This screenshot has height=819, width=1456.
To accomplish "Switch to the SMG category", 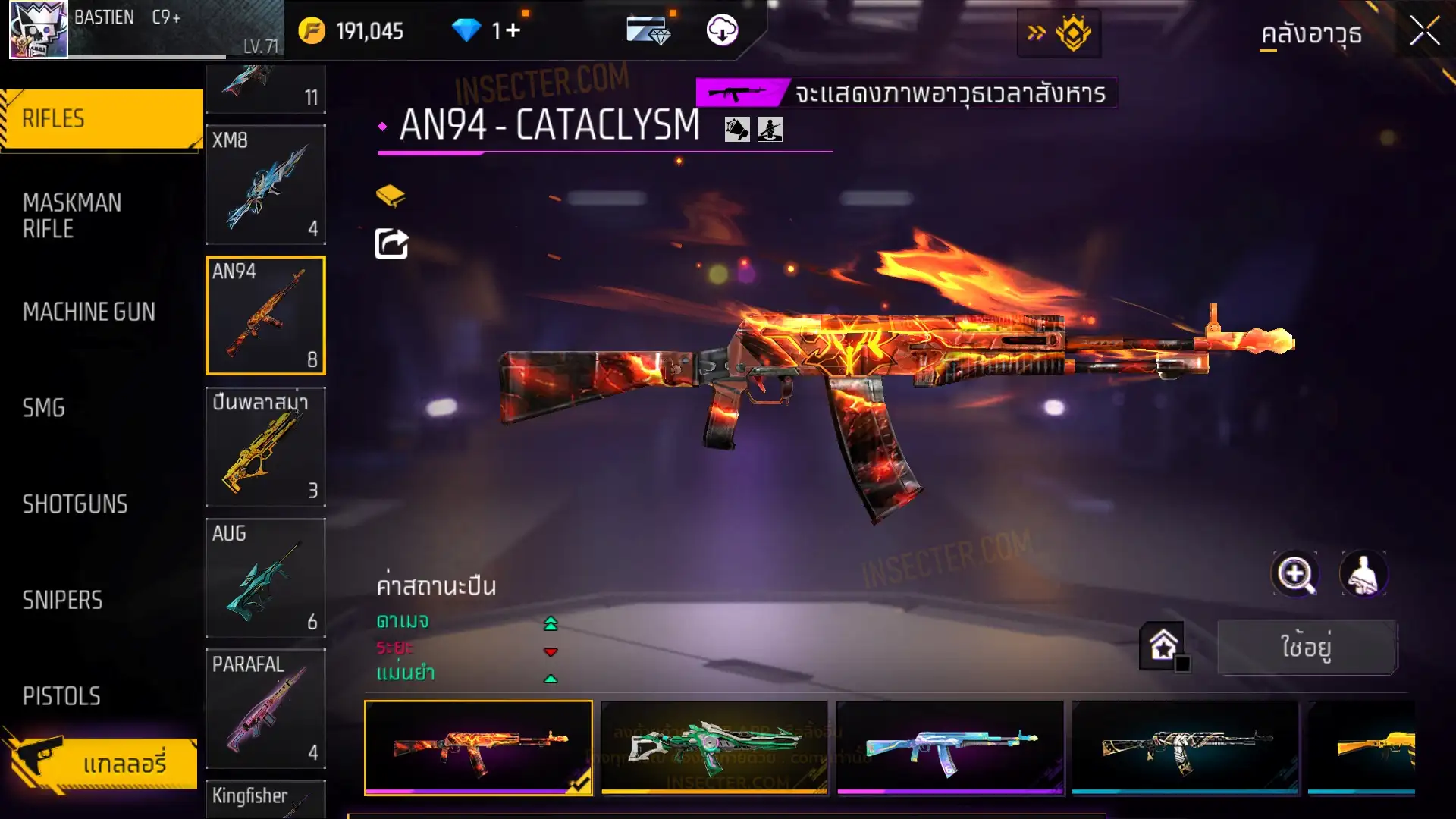I will (44, 408).
